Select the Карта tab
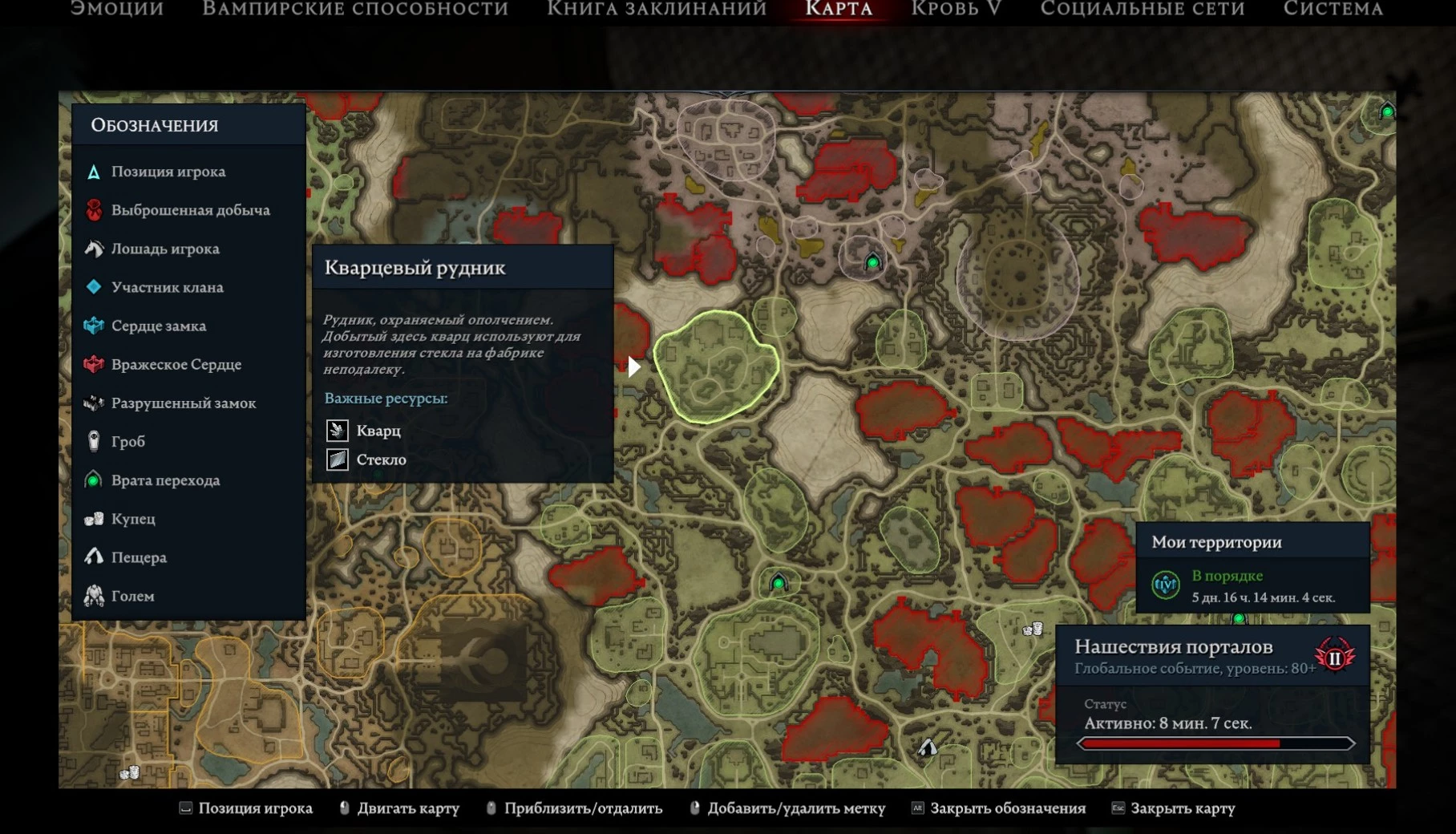This screenshot has width=1456, height=834. click(839, 9)
